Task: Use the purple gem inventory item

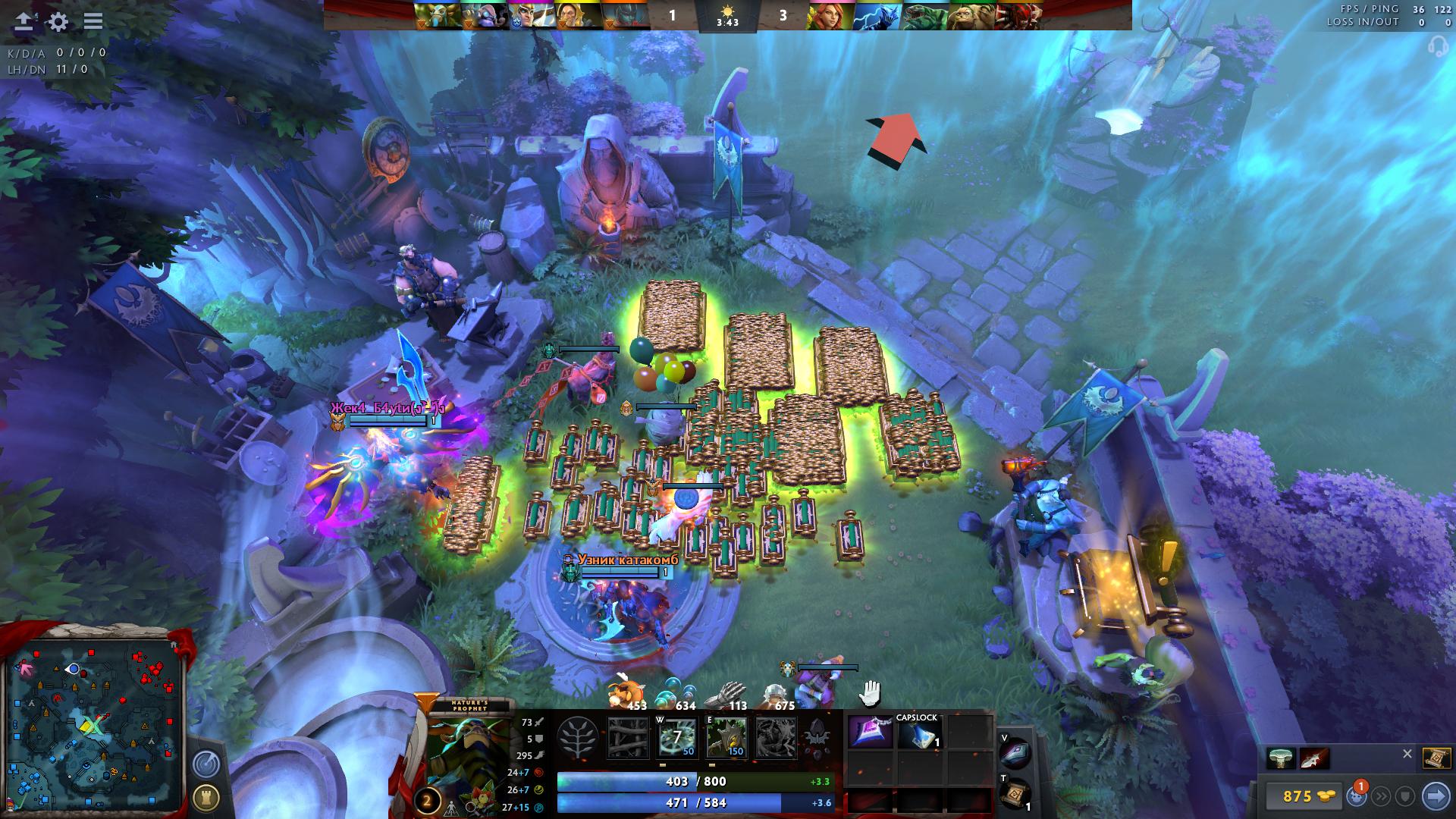Action: (870, 733)
